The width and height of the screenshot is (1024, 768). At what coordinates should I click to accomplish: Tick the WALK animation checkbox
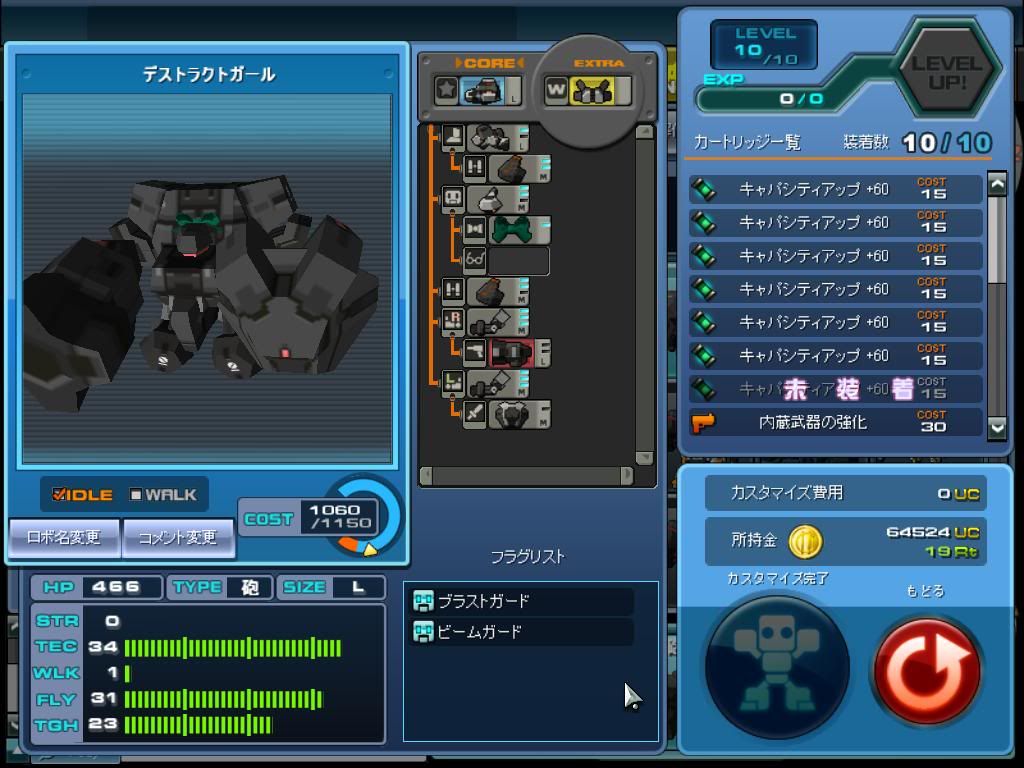tap(136, 495)
